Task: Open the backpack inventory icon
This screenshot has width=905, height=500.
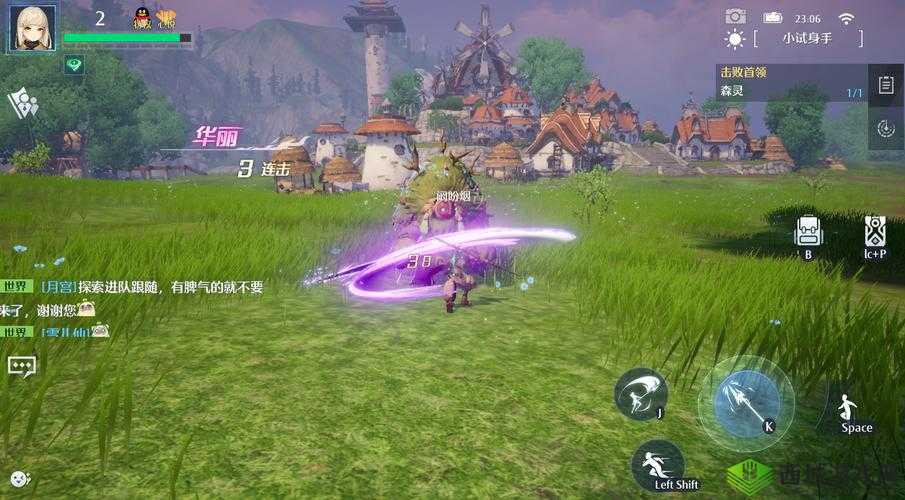Action: [808, 232]
